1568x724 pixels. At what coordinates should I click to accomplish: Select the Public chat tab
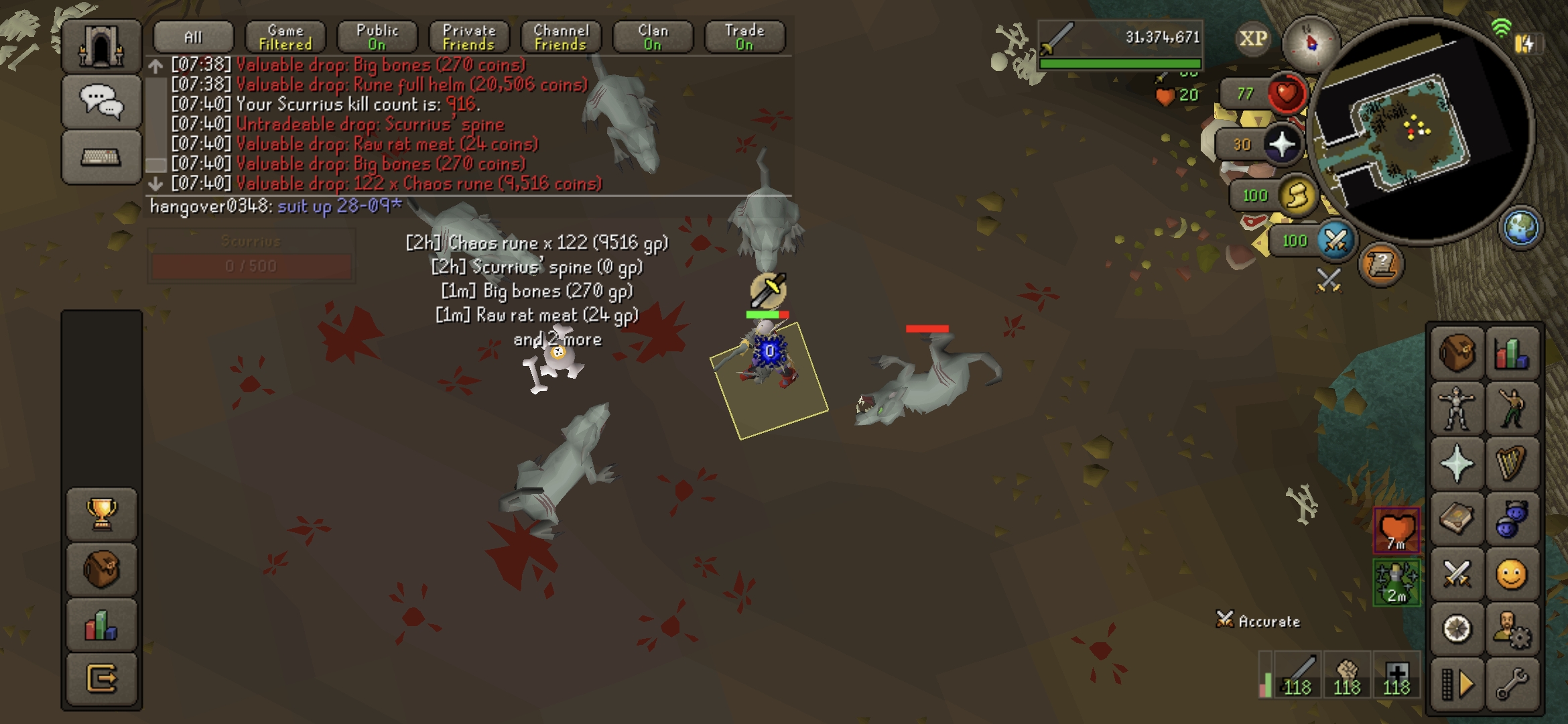(x=377, y=37)
